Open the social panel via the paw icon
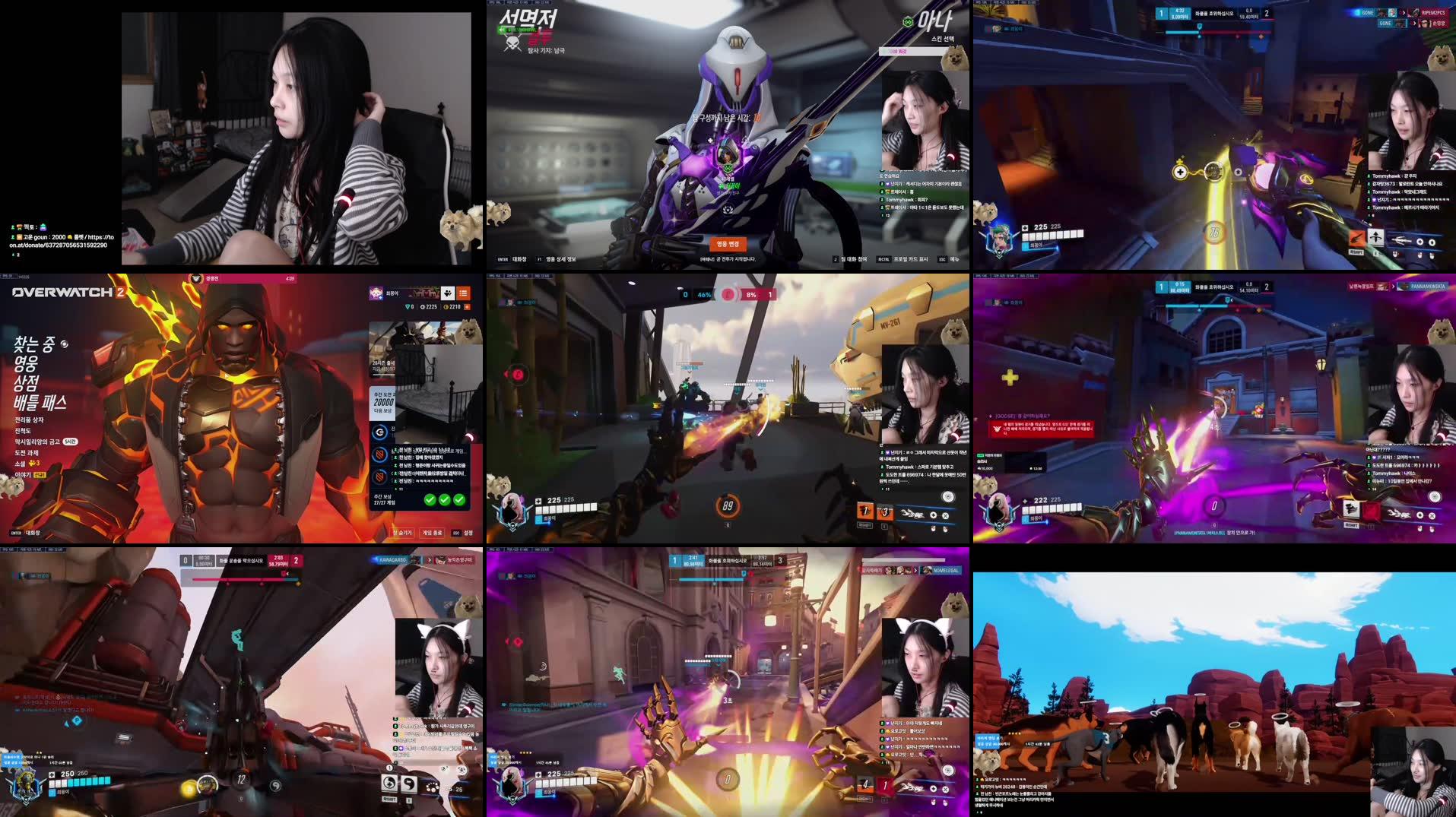The image size is (1456, 817). 446,293
